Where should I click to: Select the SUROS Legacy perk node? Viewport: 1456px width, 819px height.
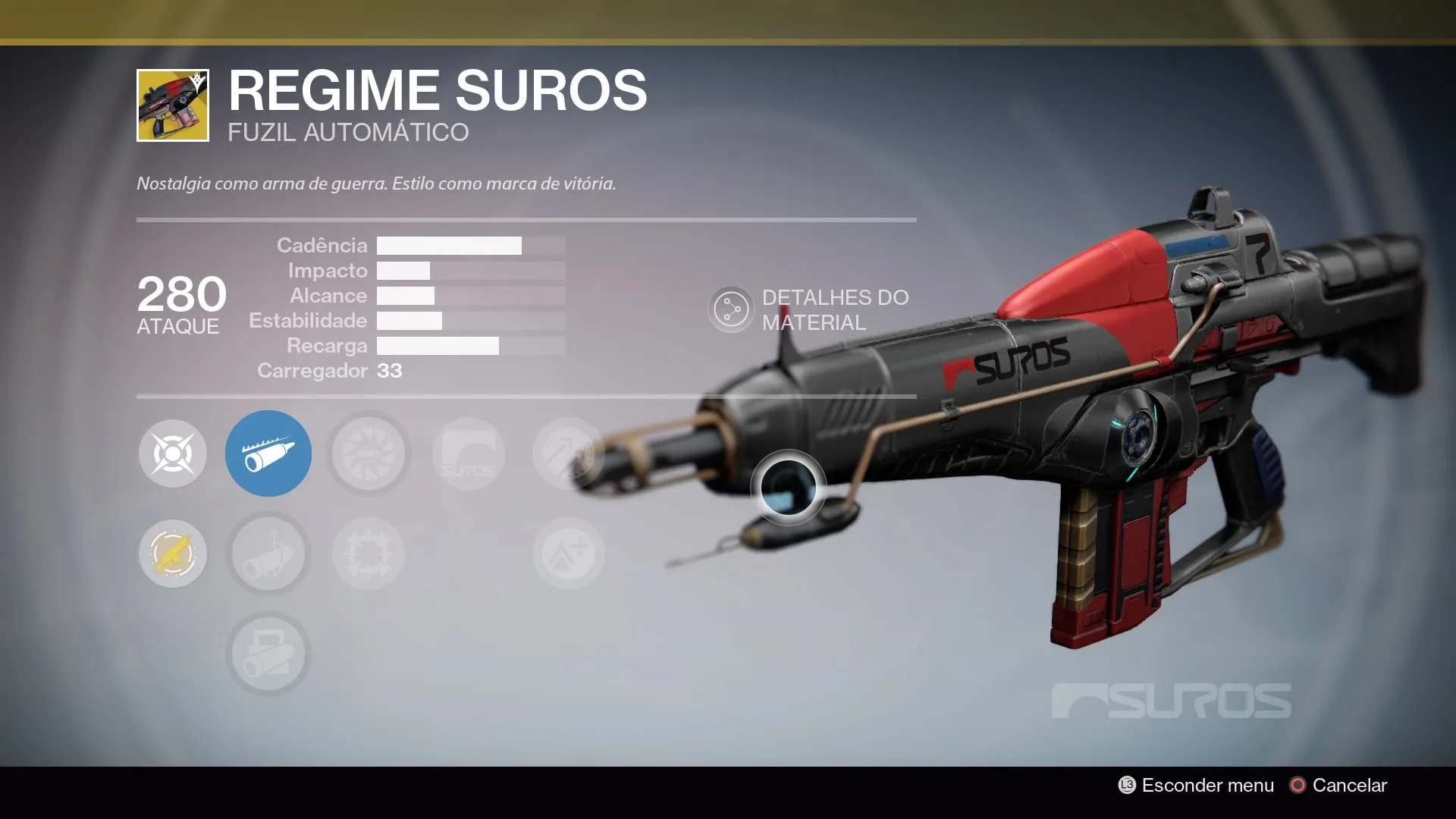[469, 453]
